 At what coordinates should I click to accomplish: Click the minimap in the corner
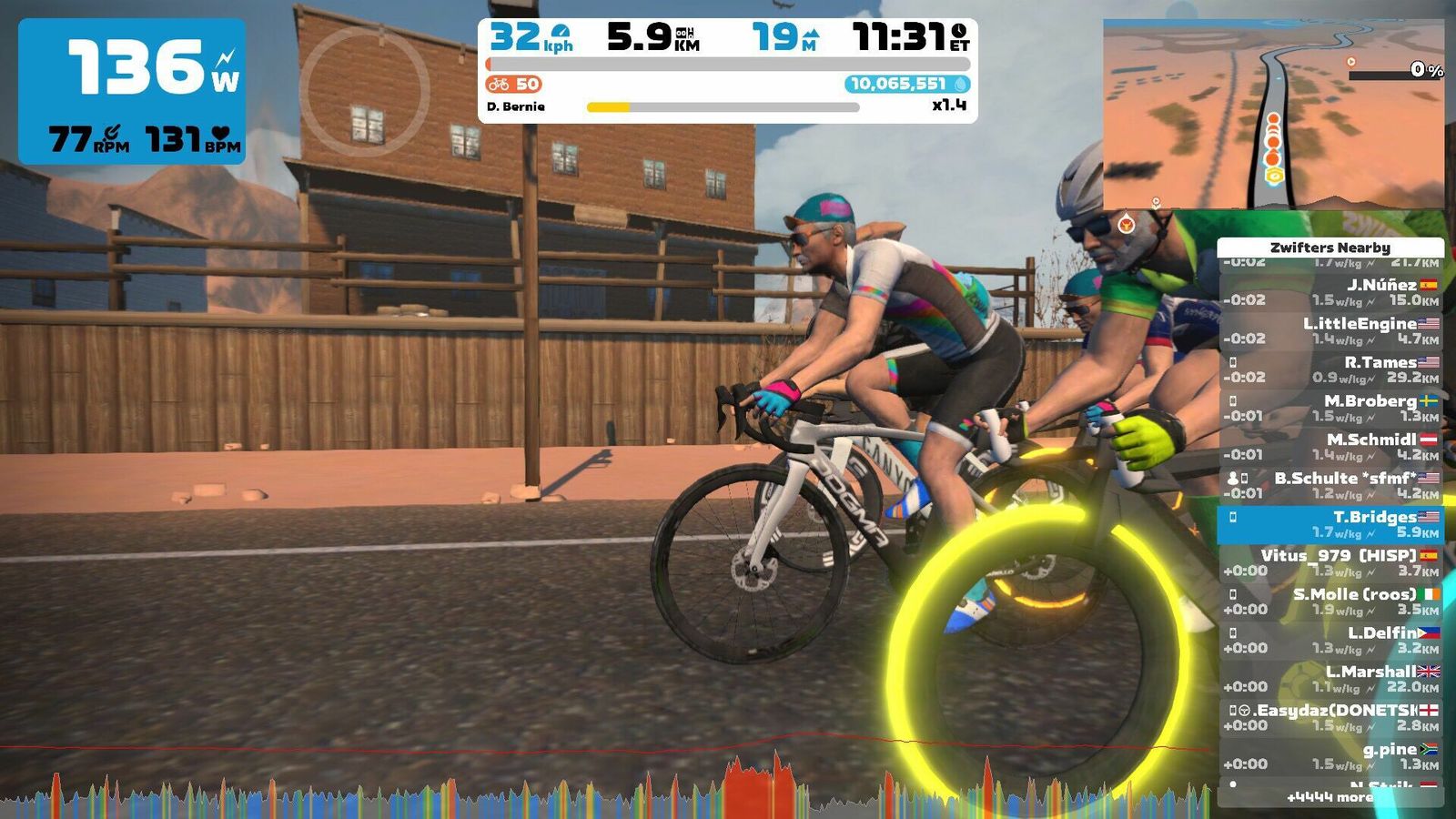pos(1273,114)
